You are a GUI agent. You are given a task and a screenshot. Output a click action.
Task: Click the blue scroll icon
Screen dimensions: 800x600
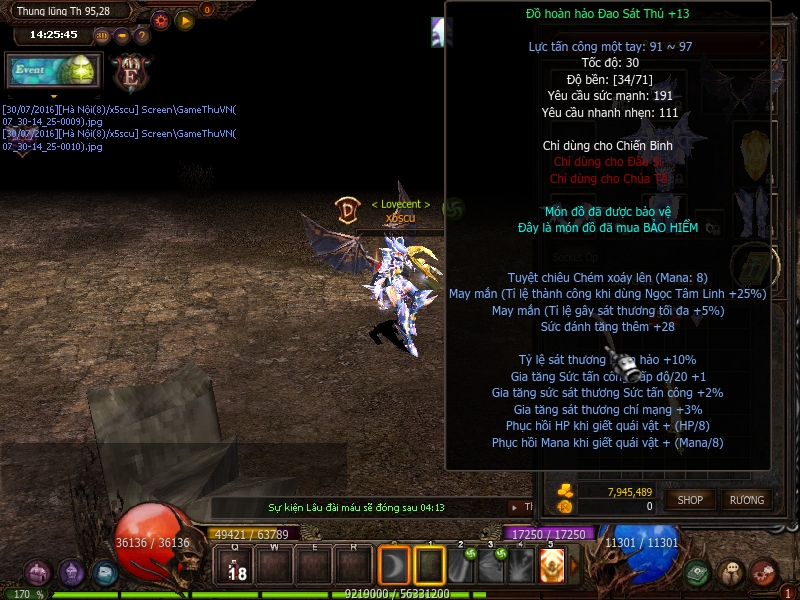pos(105,573)
